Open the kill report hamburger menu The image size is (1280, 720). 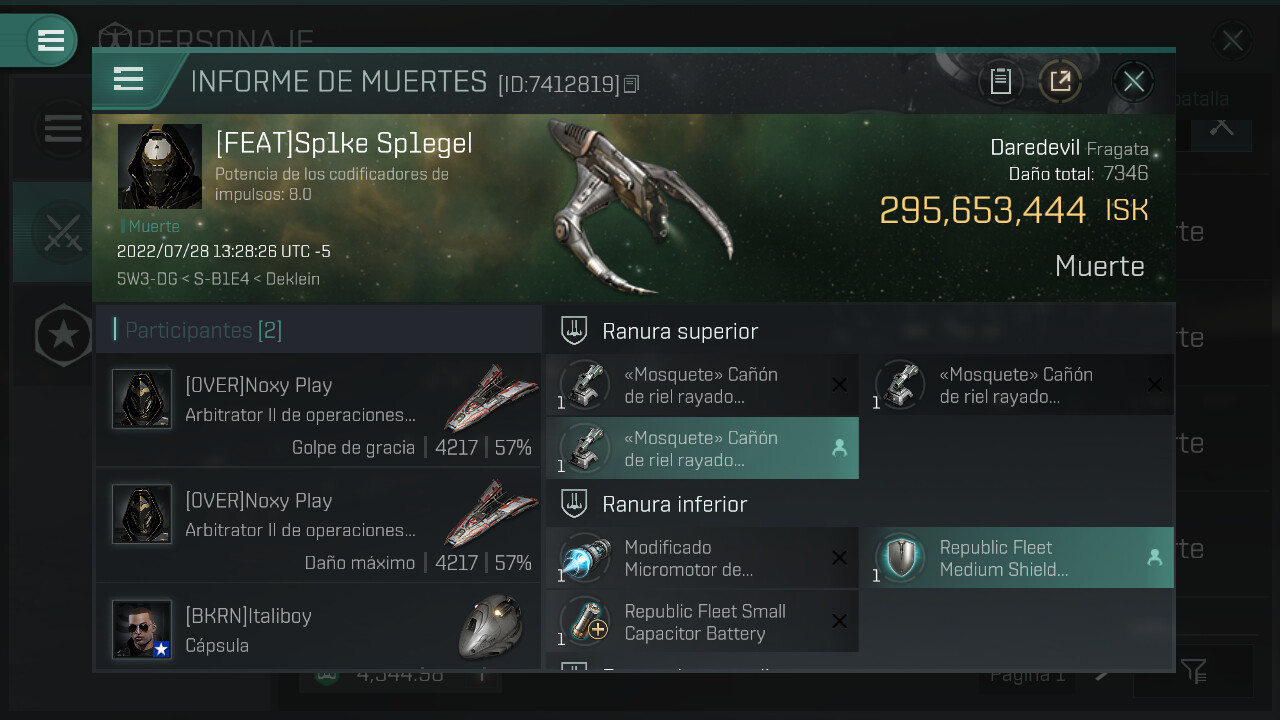point(129,79)
